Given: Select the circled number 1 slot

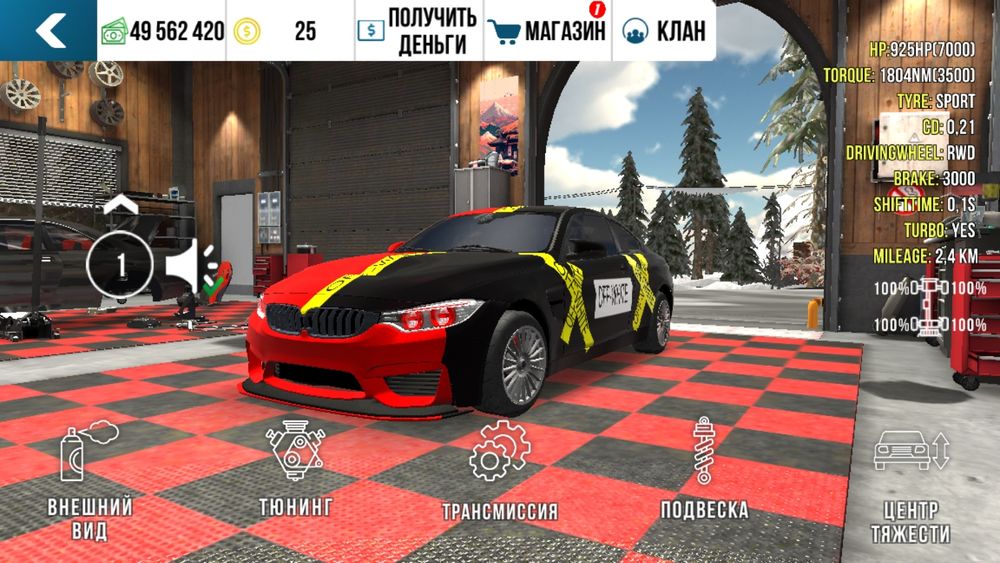Looking at the screenshot, I should pos(120,266).
